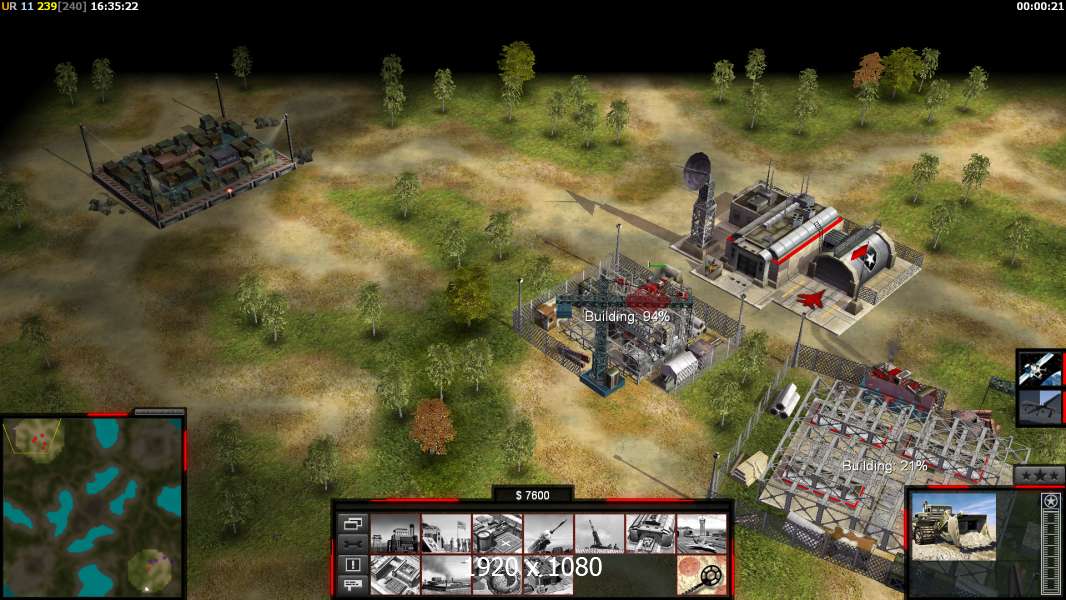Click the minimap to move the camera
The width and height of the screenshot is (1066, 600).
(92, 506)
